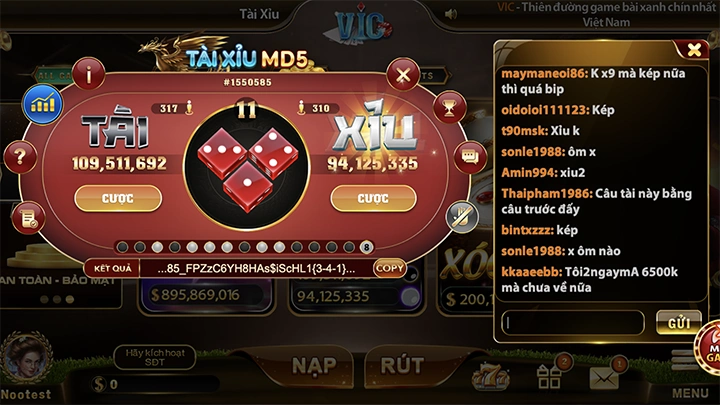Image resolution: width=720 pixels, height=405 pixels.
Task: Open the MENU in the corner
Action: [689, 375]
